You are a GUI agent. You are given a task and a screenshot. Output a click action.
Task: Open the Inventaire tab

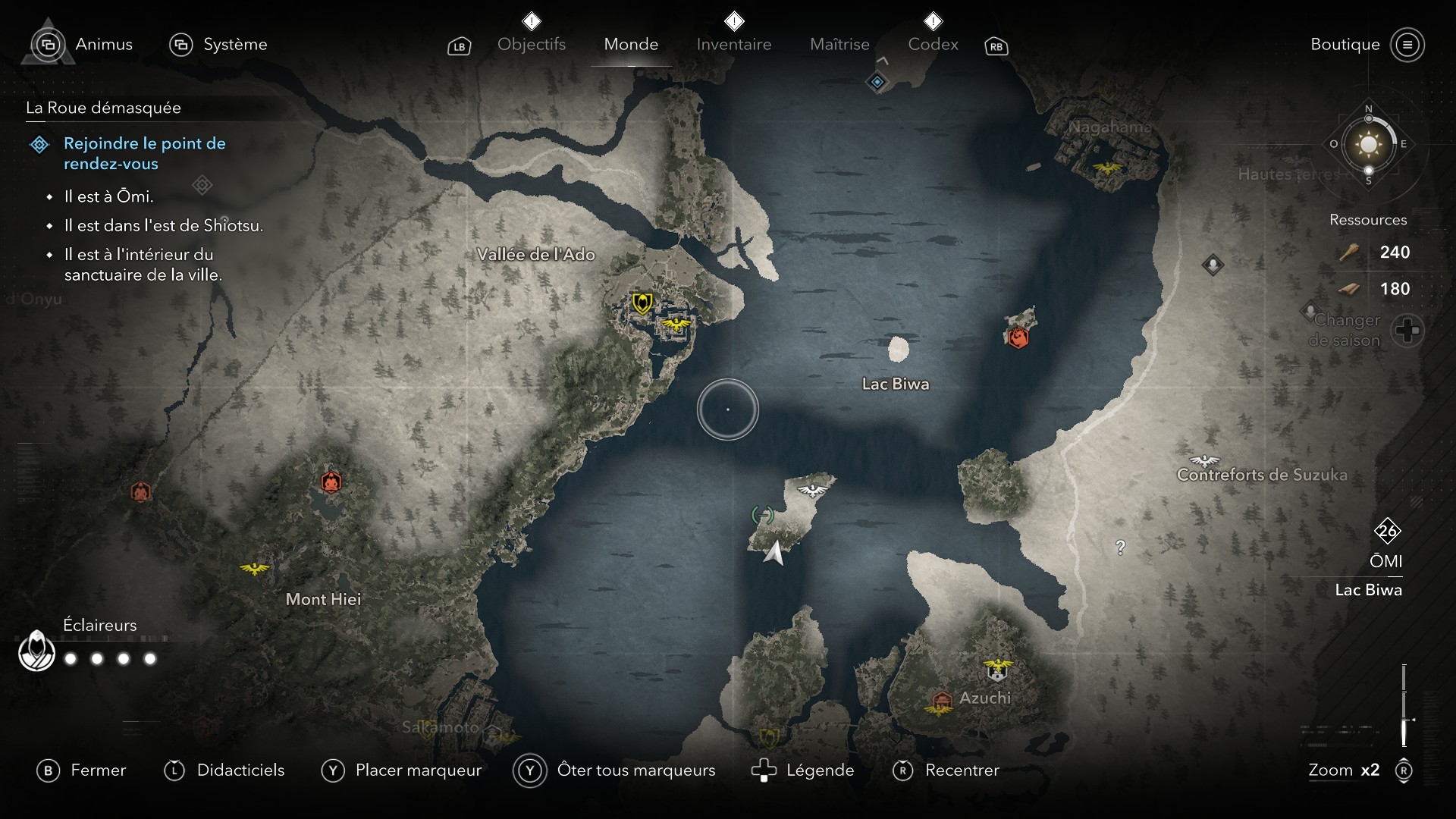733,44
